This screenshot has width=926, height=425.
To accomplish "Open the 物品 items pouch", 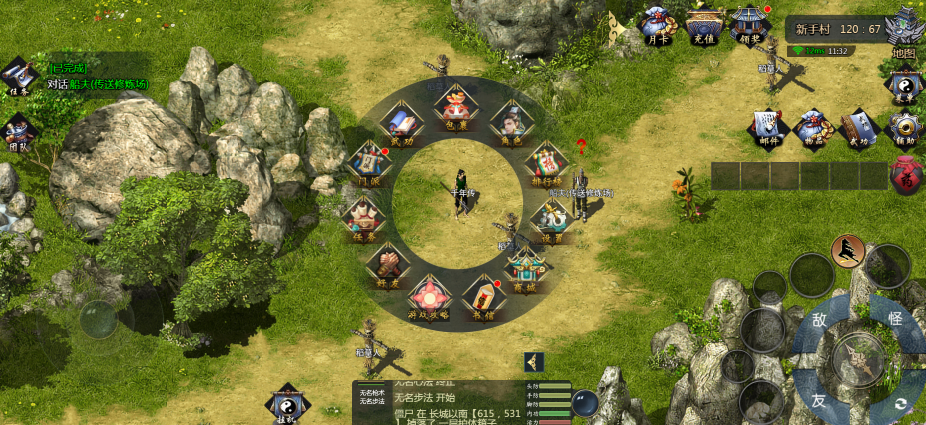I will [812, 127].
